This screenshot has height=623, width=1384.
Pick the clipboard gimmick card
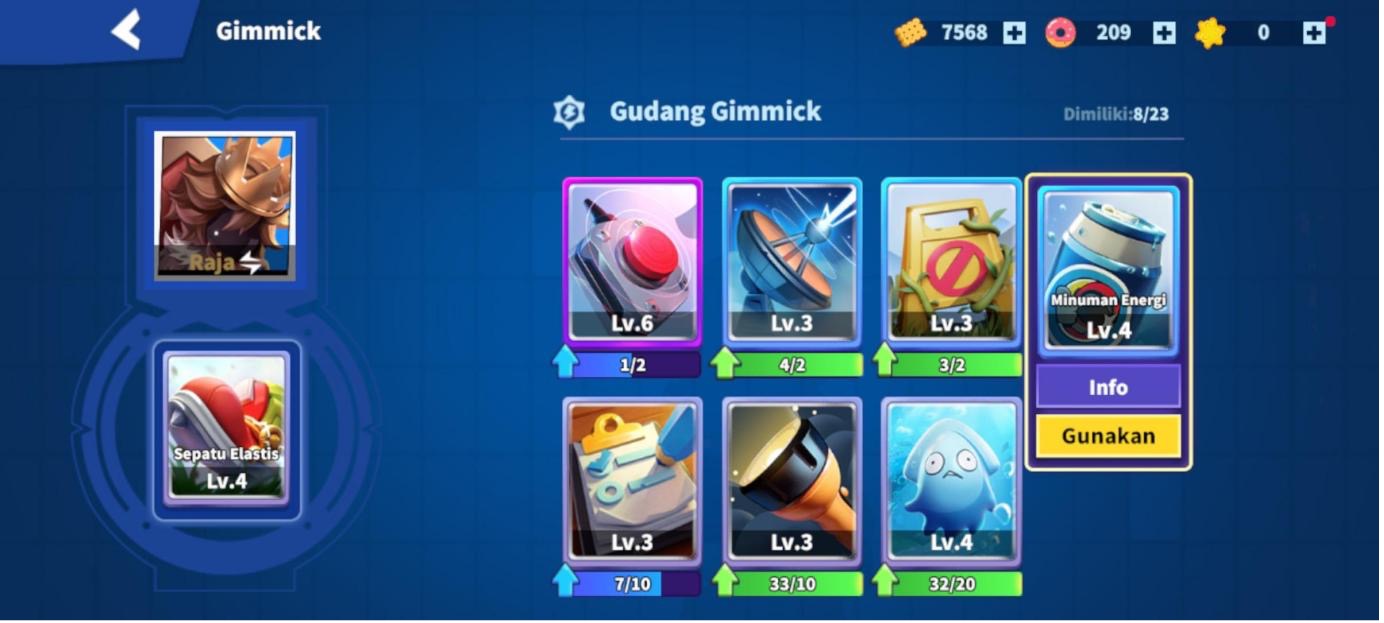pos(632,480)
